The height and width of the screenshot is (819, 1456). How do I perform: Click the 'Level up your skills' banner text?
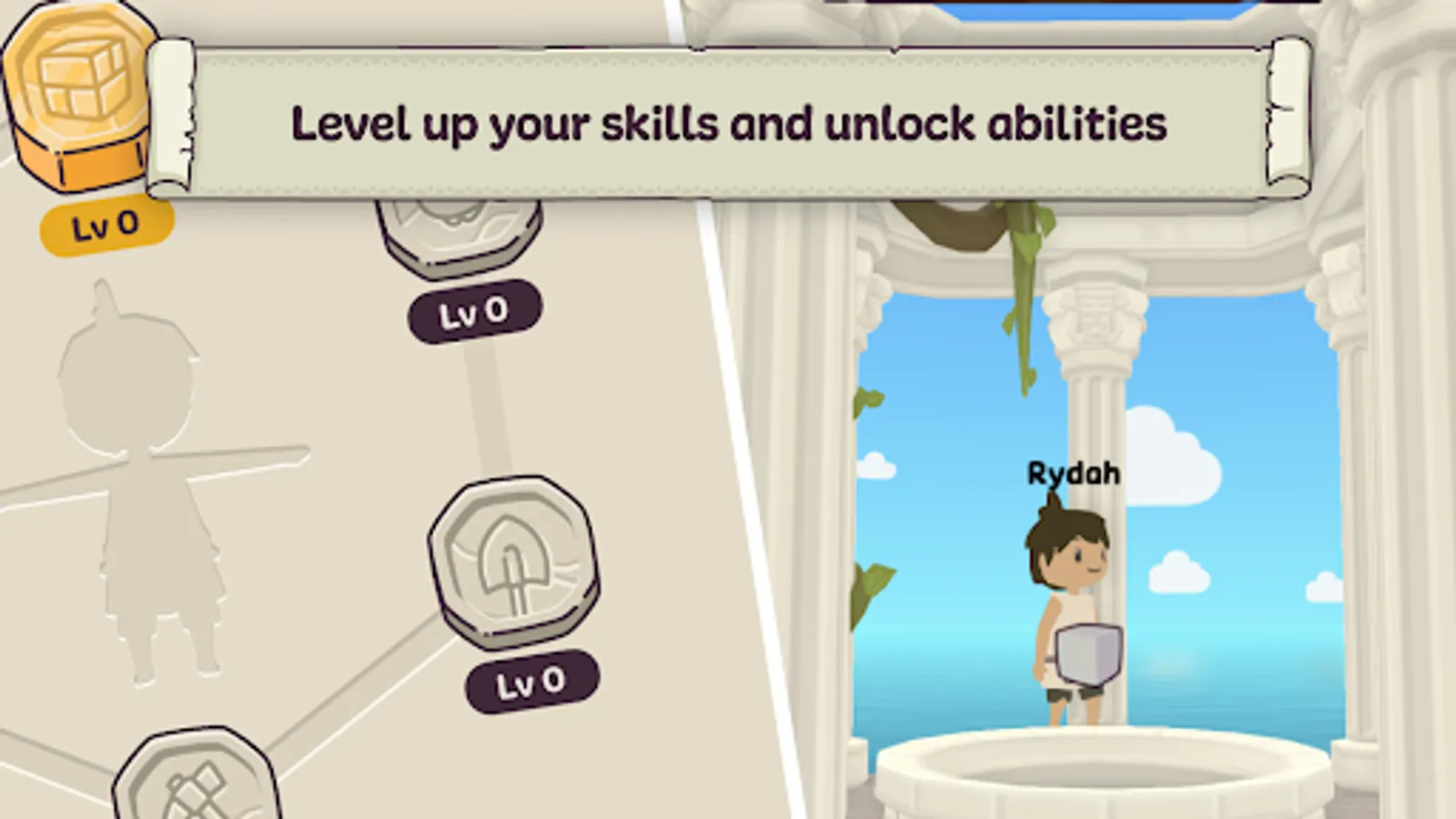(x=728, y=123)
